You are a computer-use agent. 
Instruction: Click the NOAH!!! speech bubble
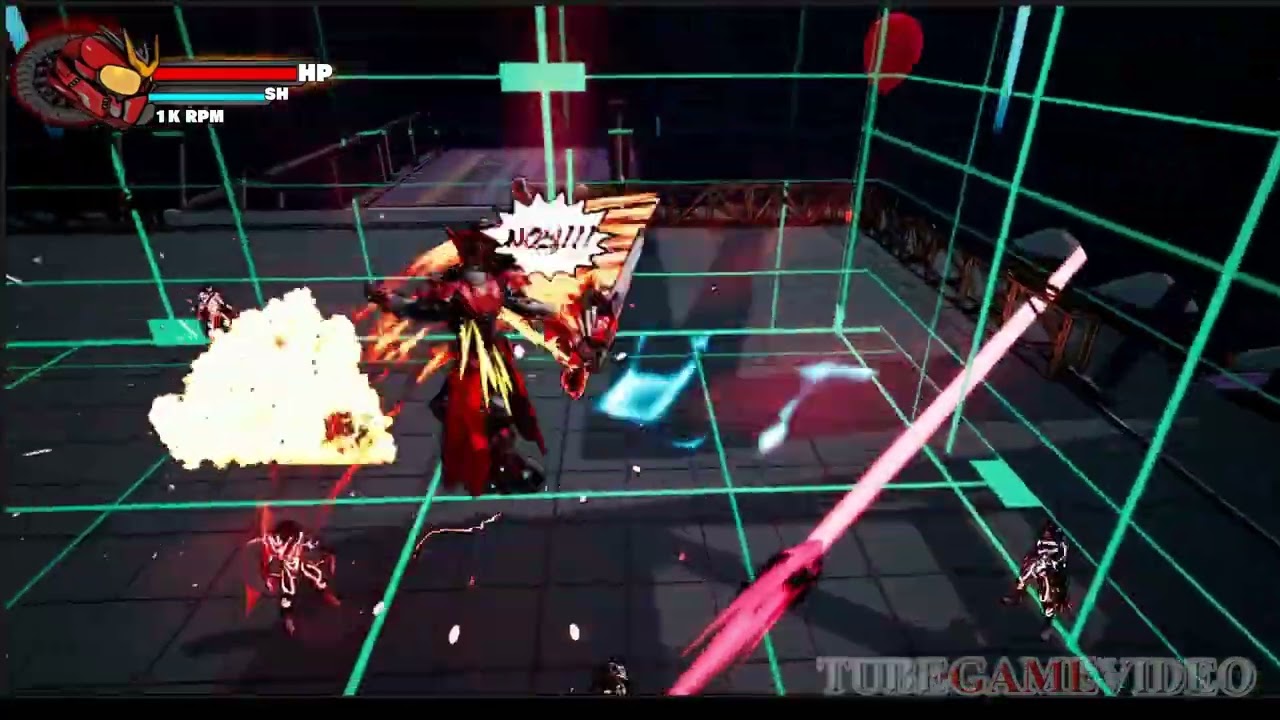[550, 235]
